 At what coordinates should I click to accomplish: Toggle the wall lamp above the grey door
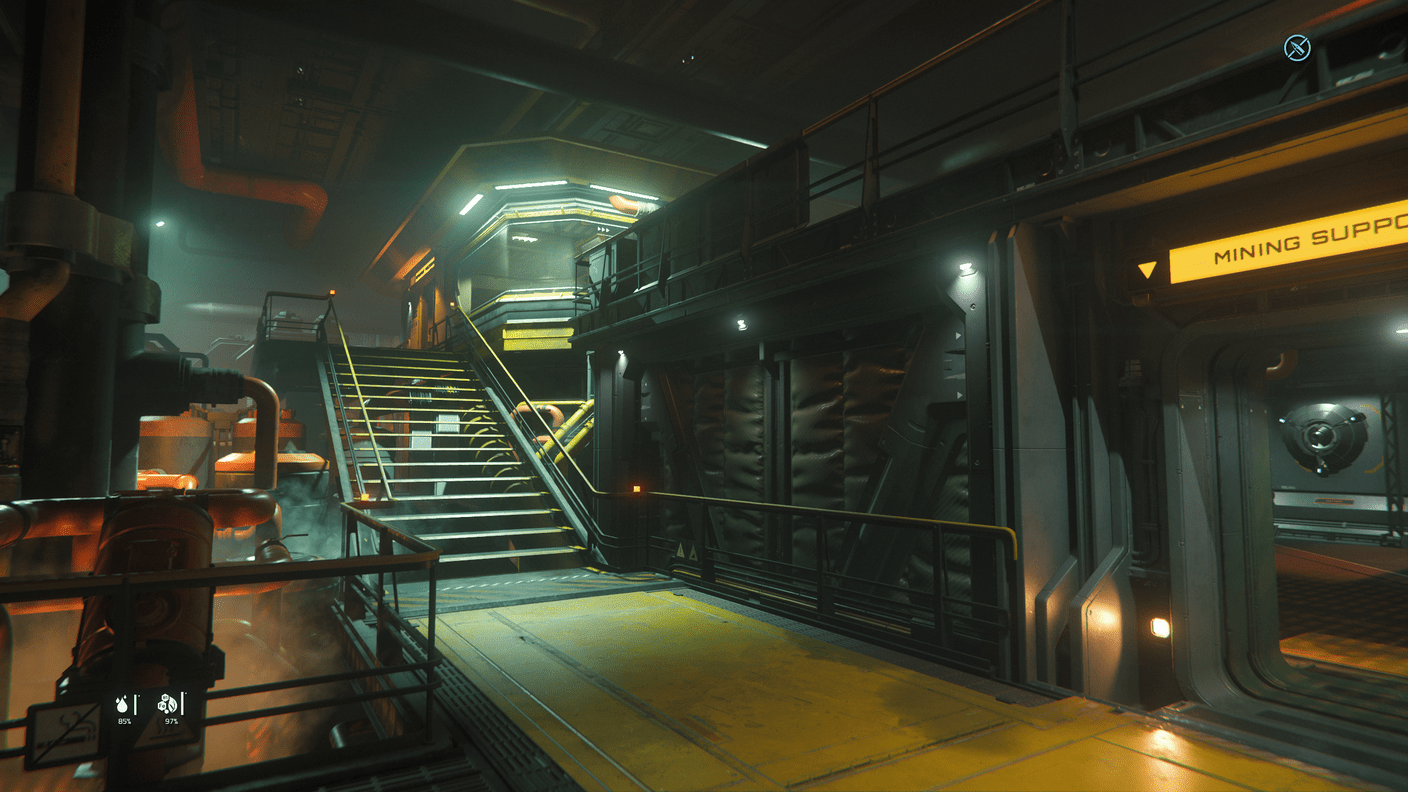(x=965, y=265)
